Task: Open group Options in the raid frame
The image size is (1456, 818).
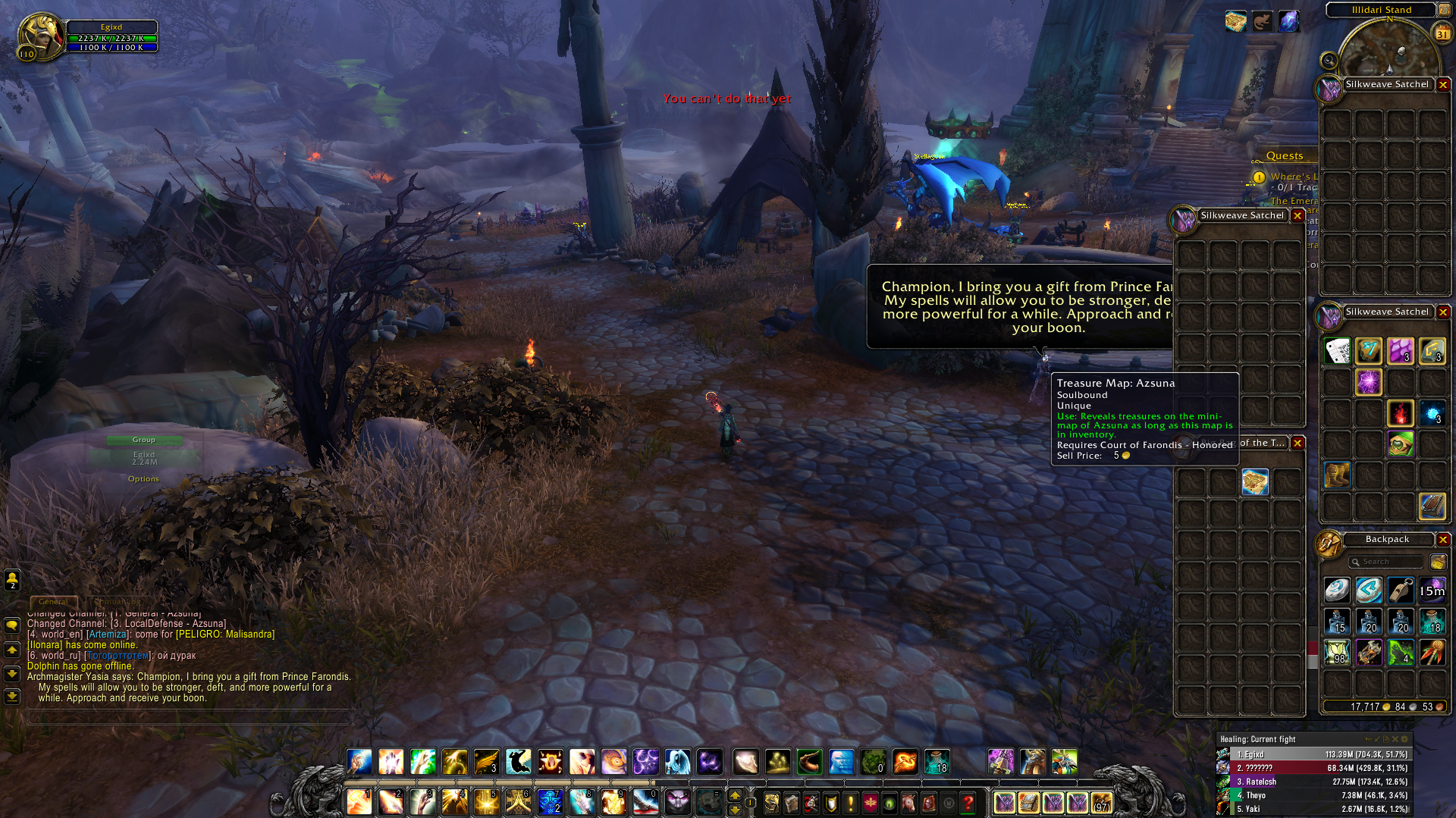Action: pyautogui.click(x=143, y=479)
